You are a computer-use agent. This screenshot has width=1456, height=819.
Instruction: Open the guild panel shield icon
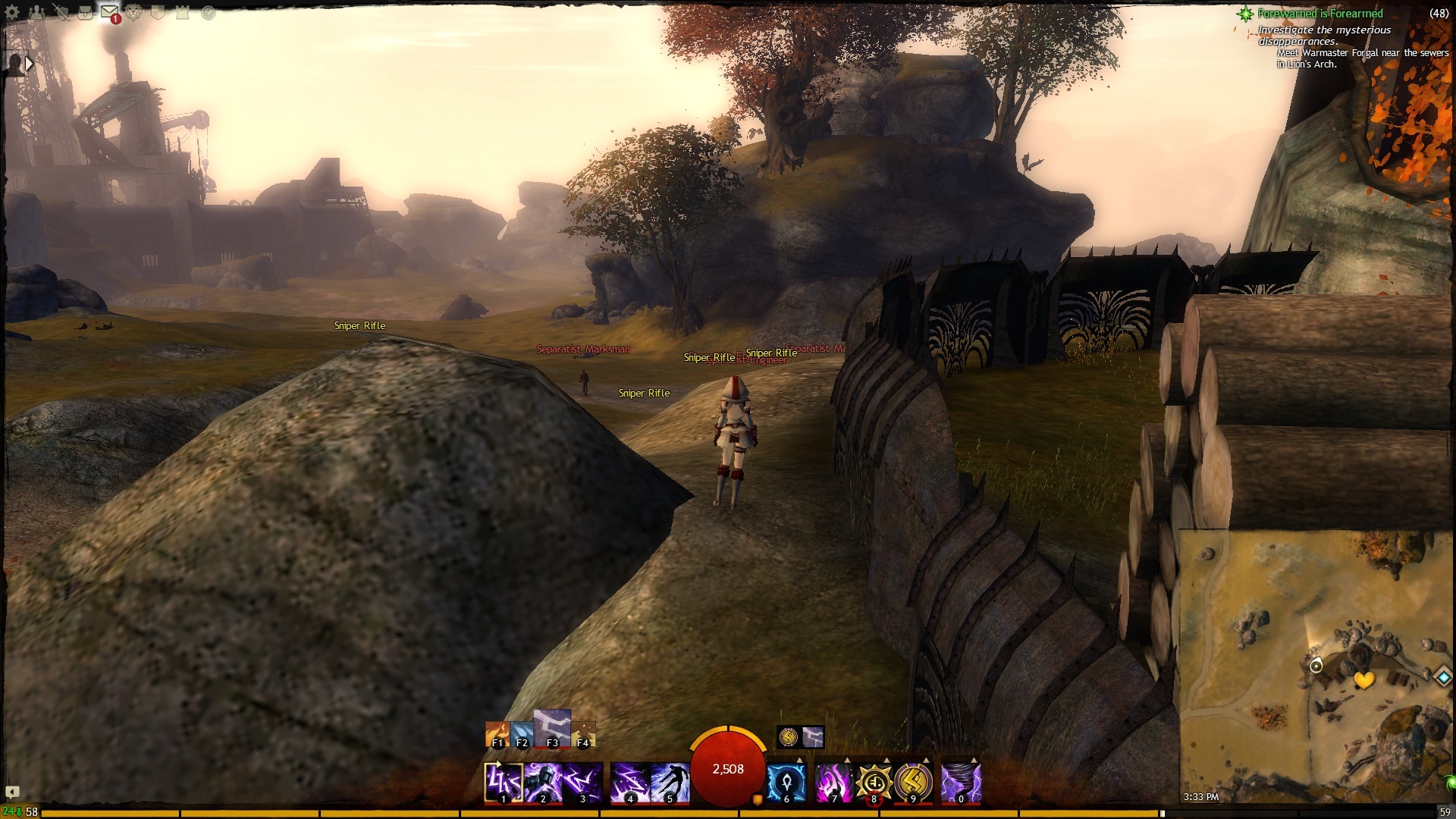pyautogui.click(x=158, y=13)
